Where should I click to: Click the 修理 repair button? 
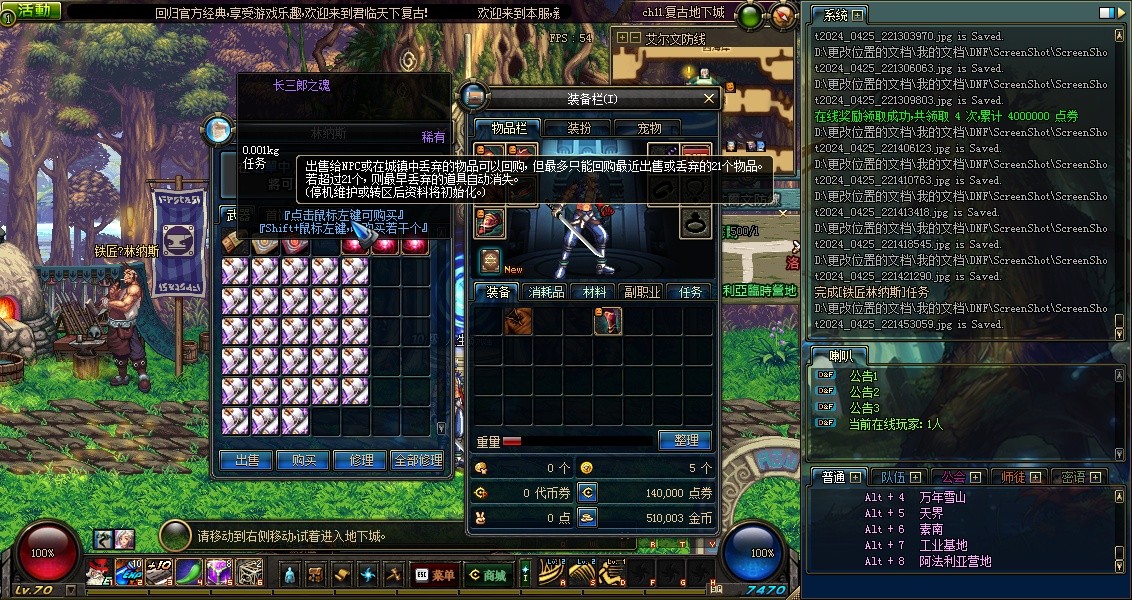(360, 460)
